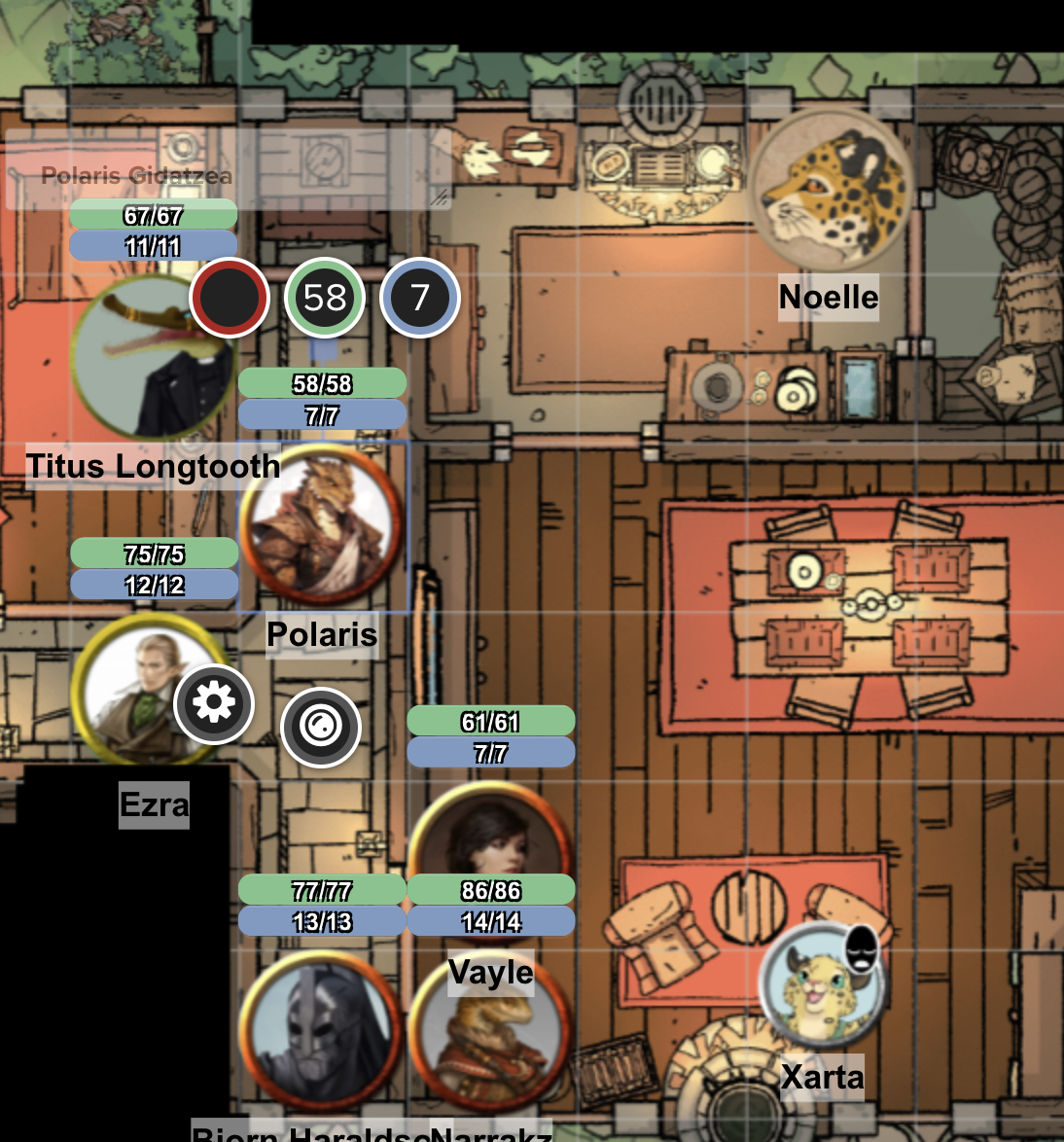
Task: Edit the green bubble showing 58
Action: [x=325, y=298]
